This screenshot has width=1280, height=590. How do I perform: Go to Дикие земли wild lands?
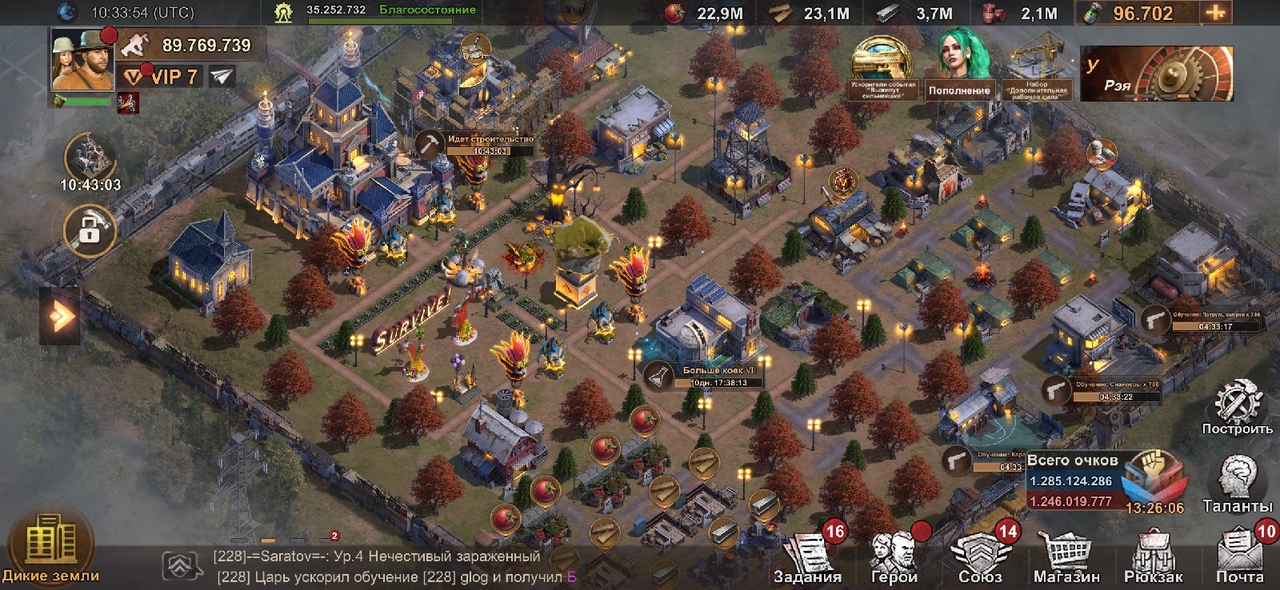[49, 547]
